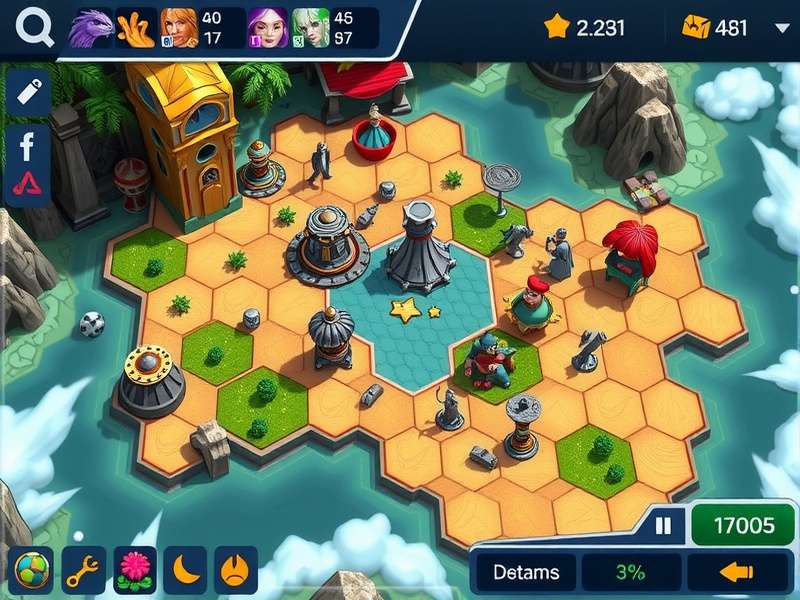Open the globe world map button
The height and width of the screenshot is (600, 800).
(31, 571)
